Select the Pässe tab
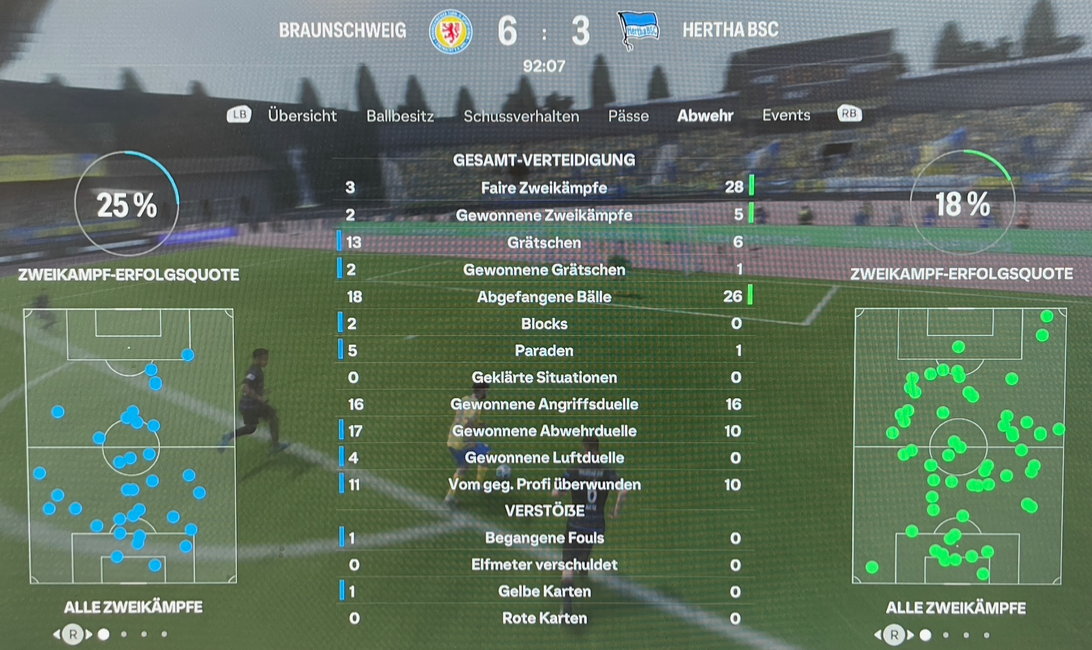This screenshot has height=650, width=1092. point(628,116)
